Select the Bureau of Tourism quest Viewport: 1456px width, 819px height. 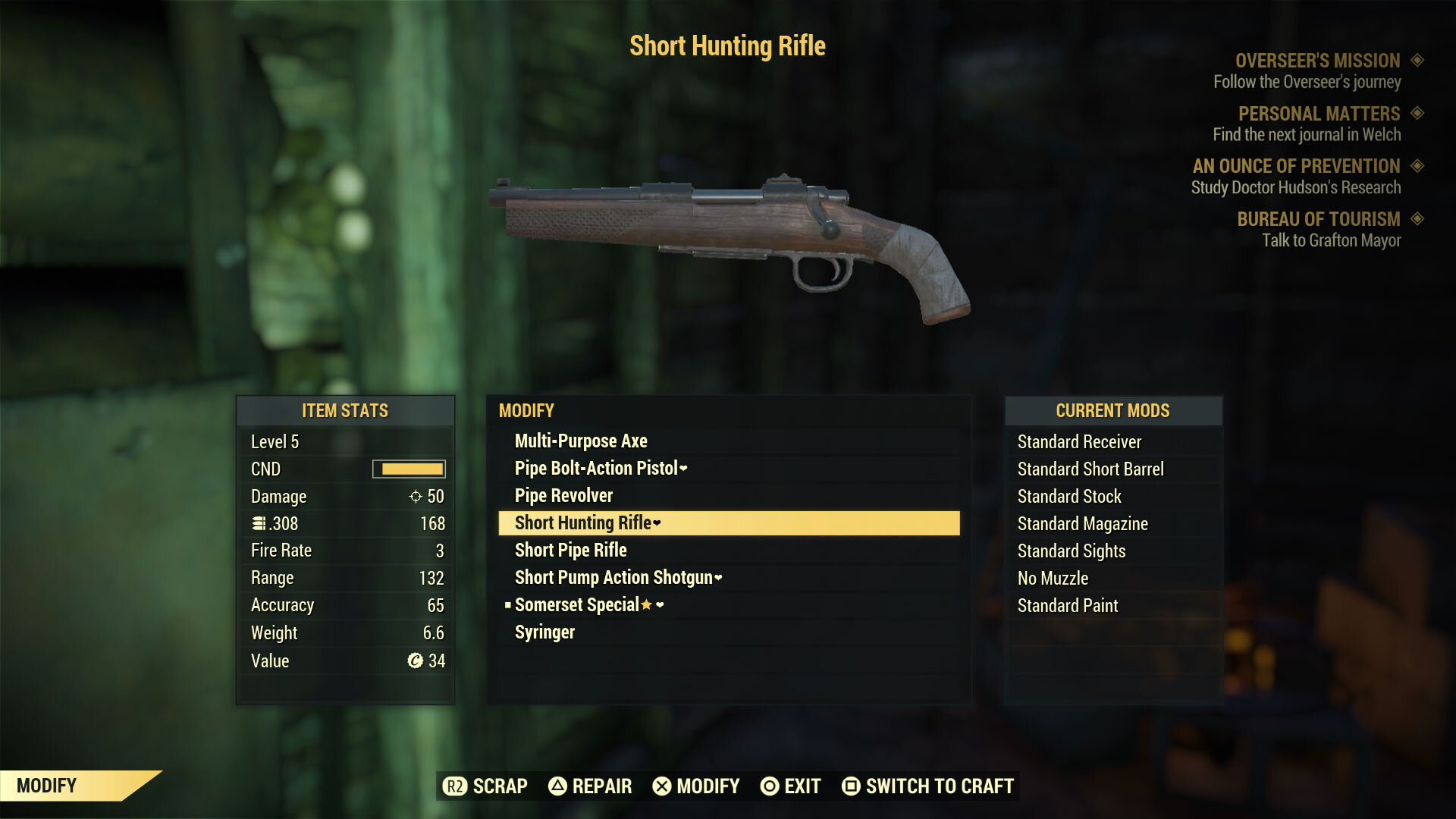coord(1318,219)
